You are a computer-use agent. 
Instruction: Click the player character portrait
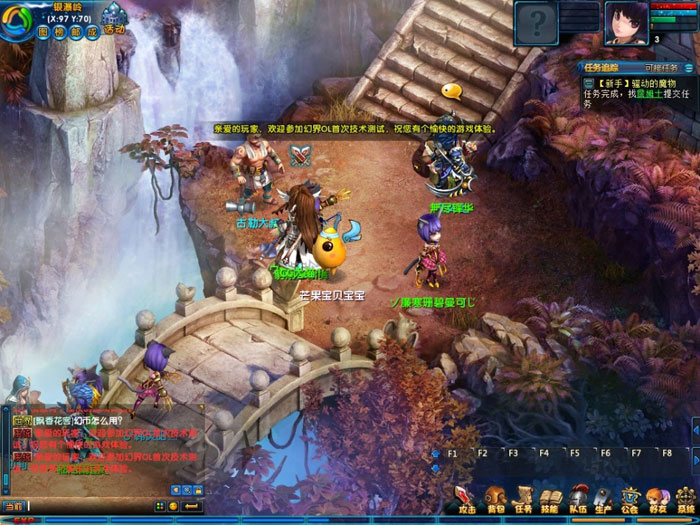(x=624, y=20)
